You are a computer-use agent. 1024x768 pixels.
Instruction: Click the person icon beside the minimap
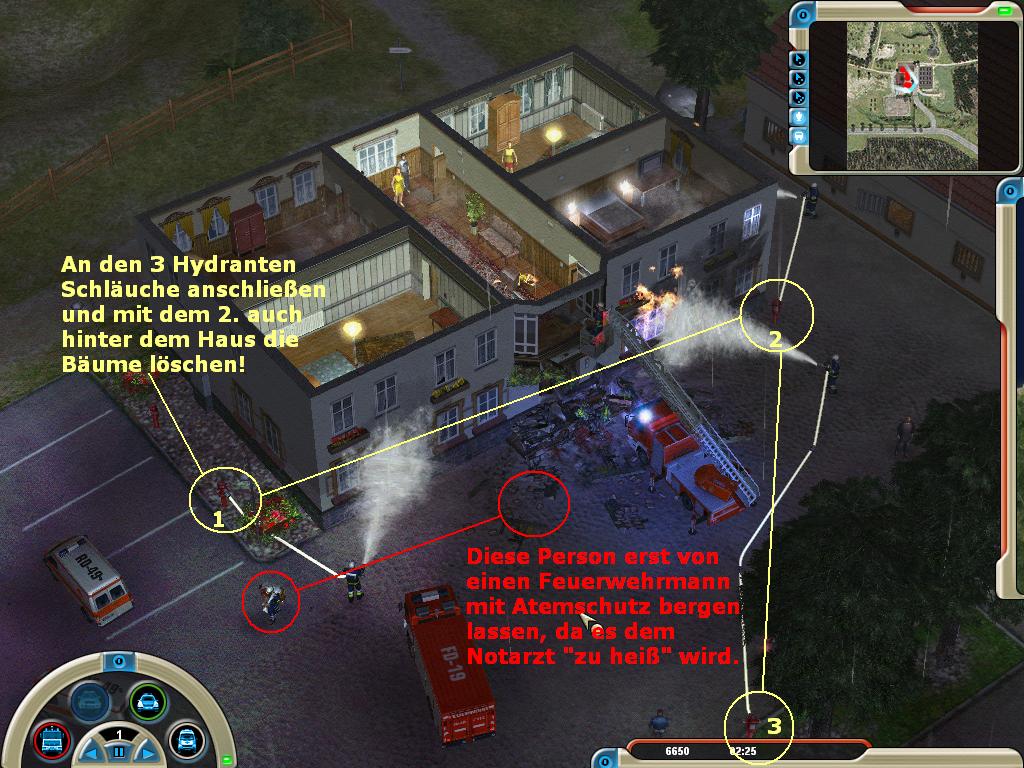point(799,116)
